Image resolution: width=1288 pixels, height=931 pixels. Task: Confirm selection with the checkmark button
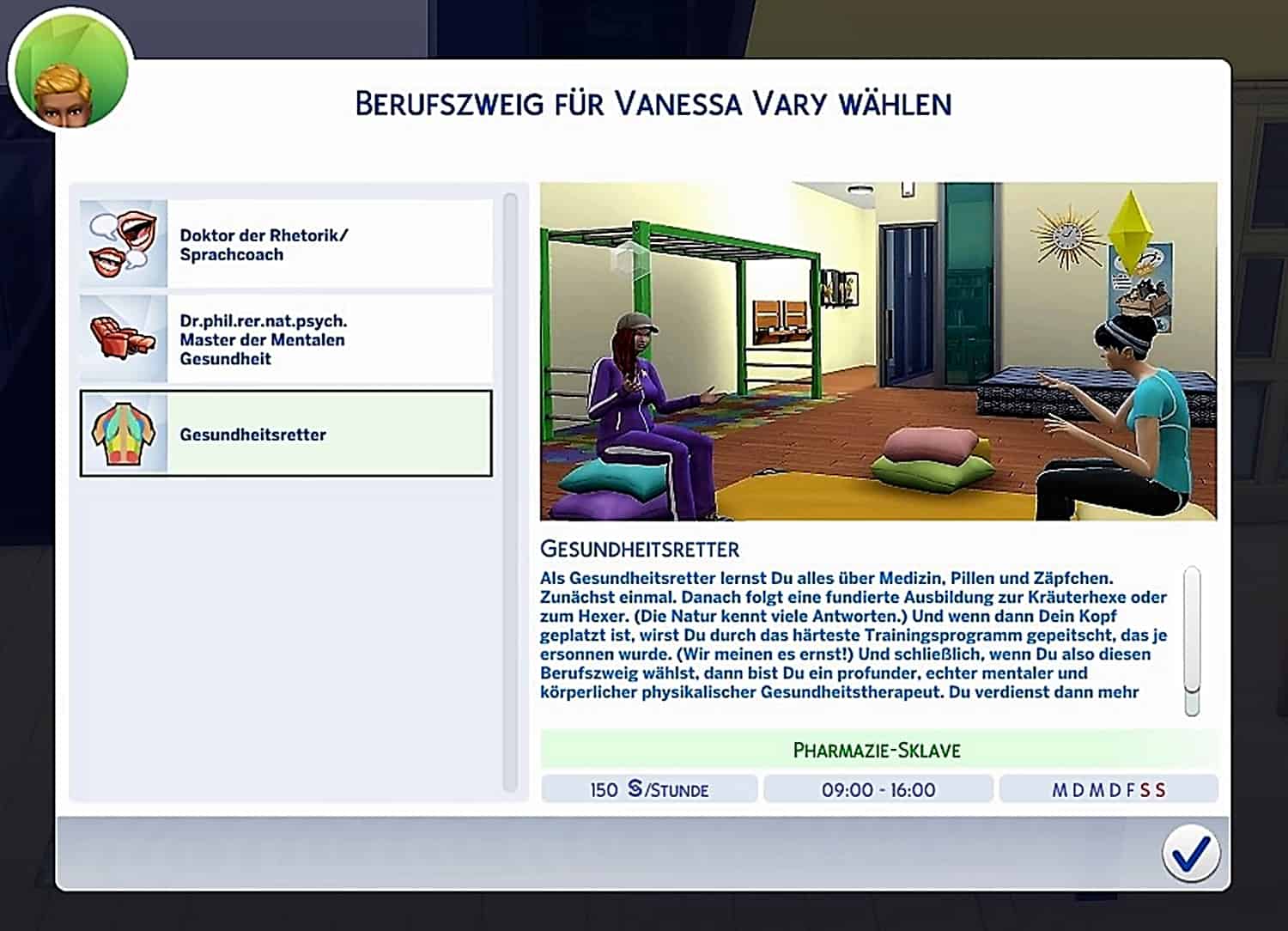point(1190,854)
